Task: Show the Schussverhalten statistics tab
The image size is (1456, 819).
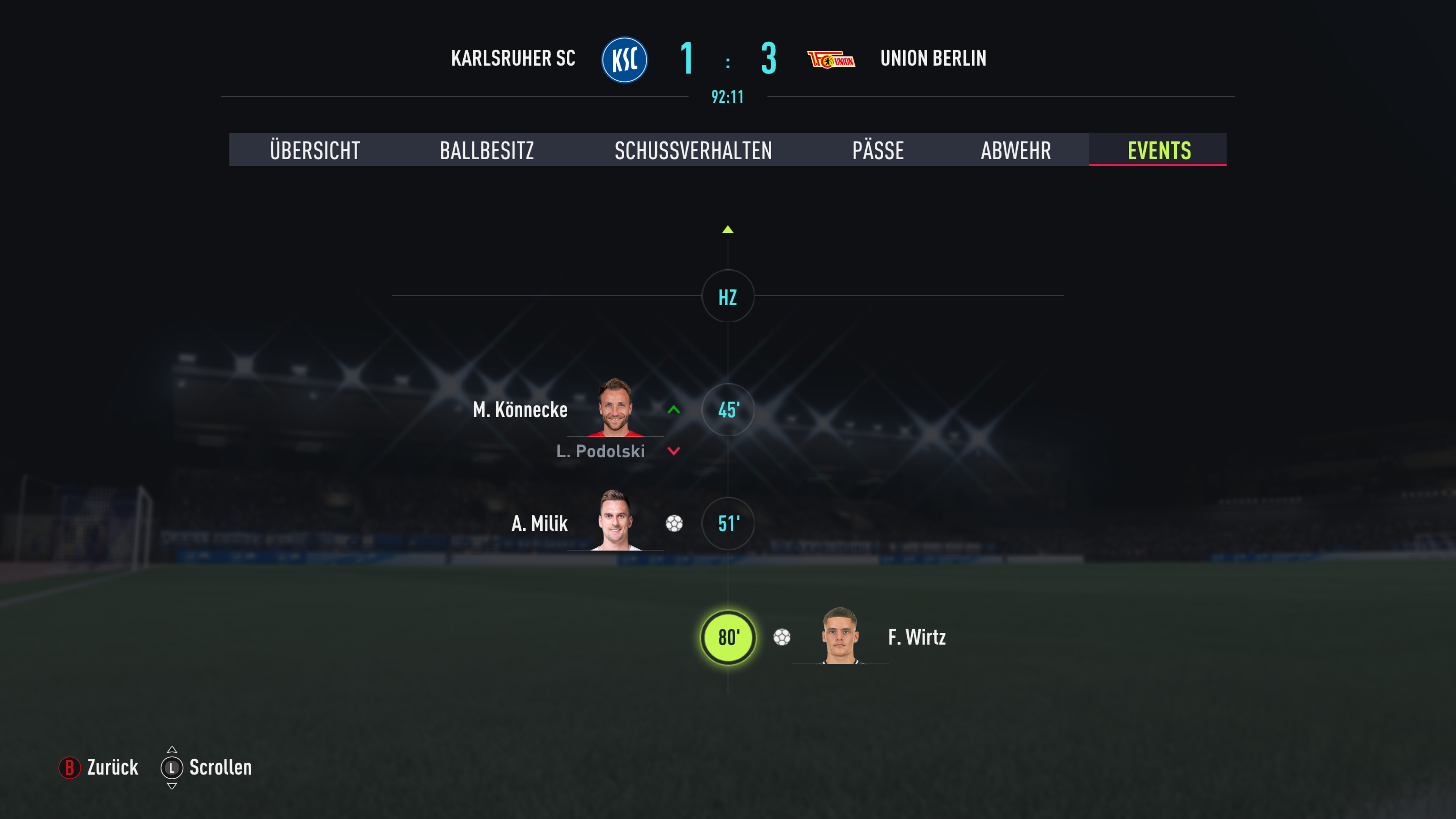Action: click(x=693, y=151)
